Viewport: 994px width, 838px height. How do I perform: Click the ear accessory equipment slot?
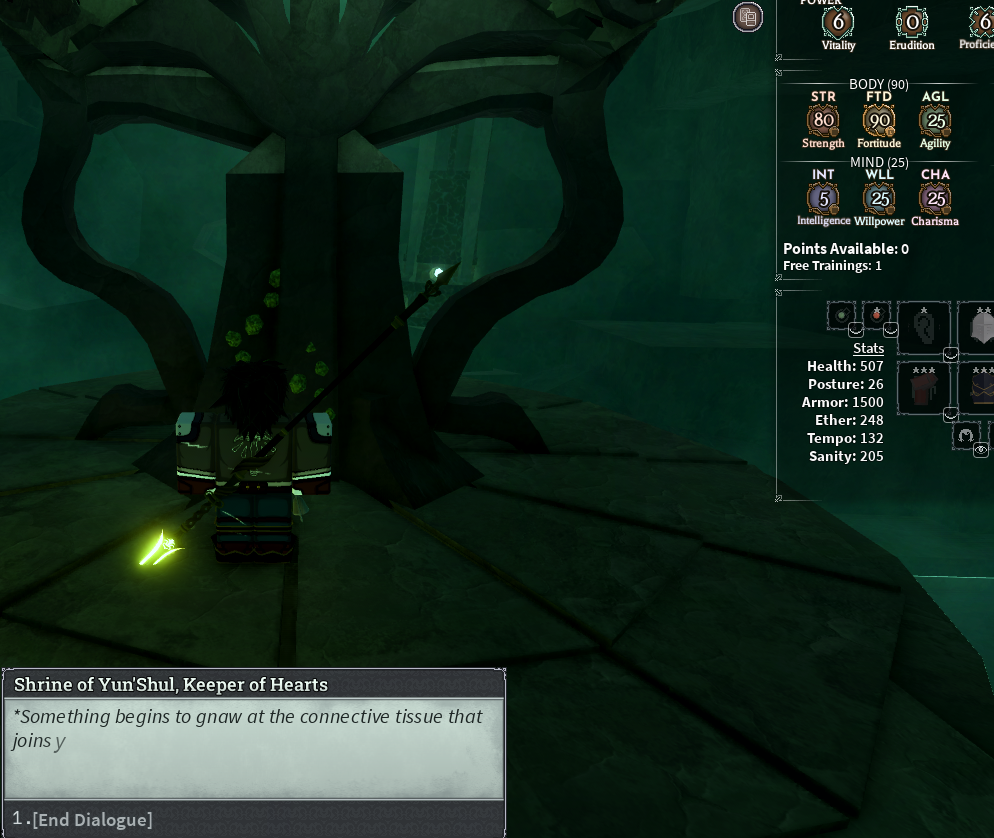(x=923, y=327)
